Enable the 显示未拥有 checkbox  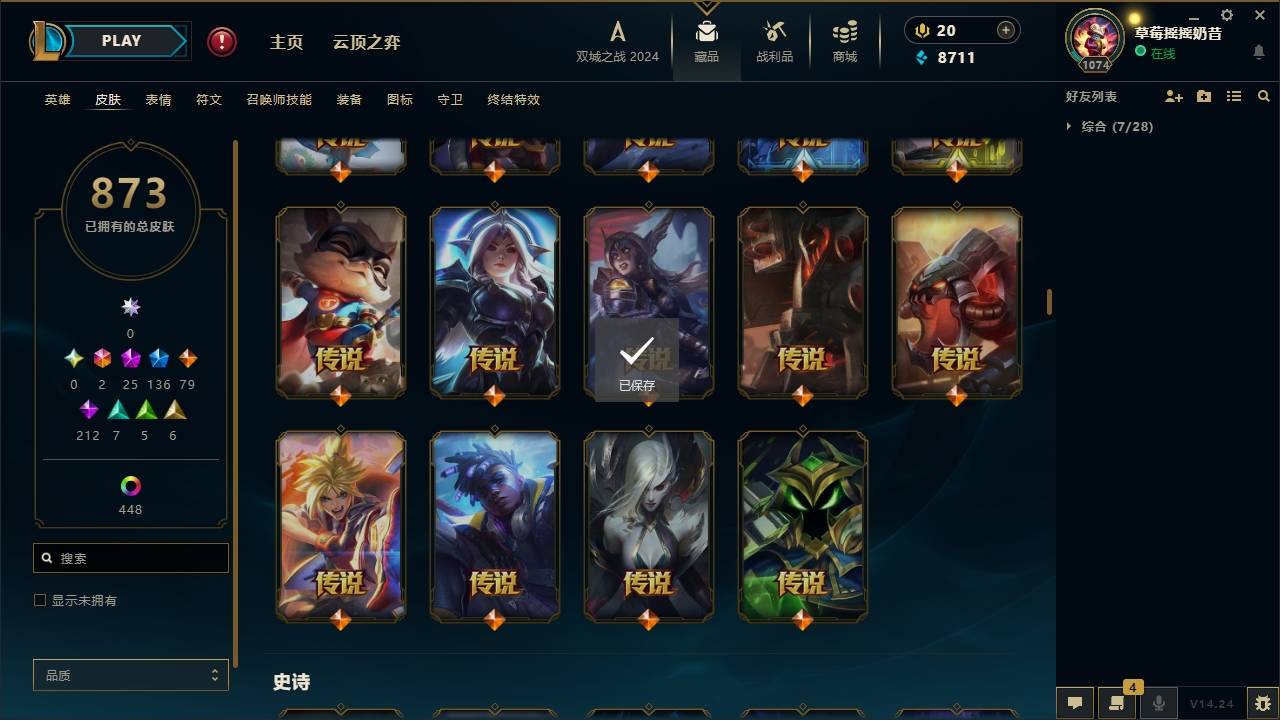pos(40,599)
